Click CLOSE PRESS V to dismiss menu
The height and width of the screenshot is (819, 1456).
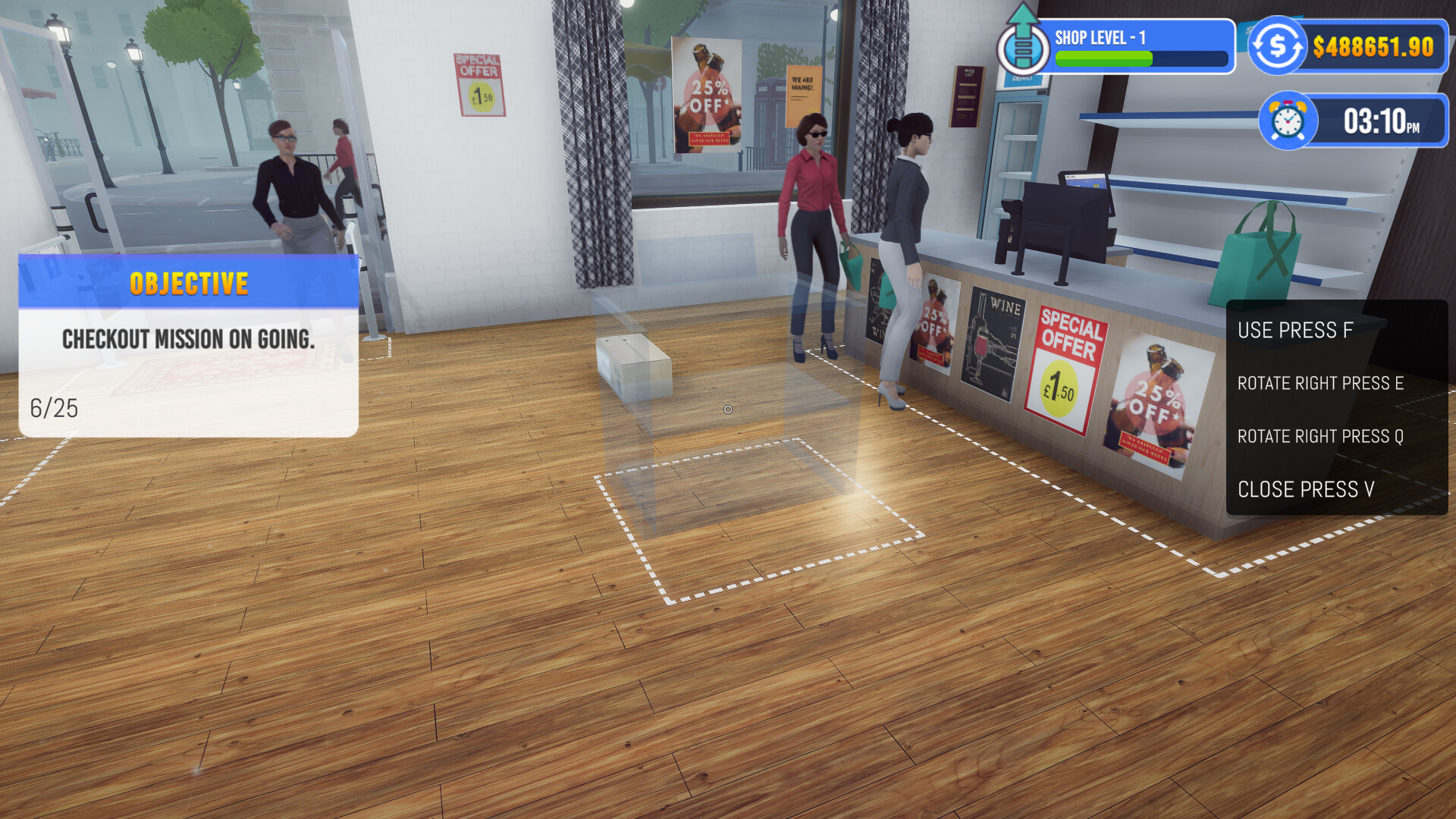point(1306,490)
